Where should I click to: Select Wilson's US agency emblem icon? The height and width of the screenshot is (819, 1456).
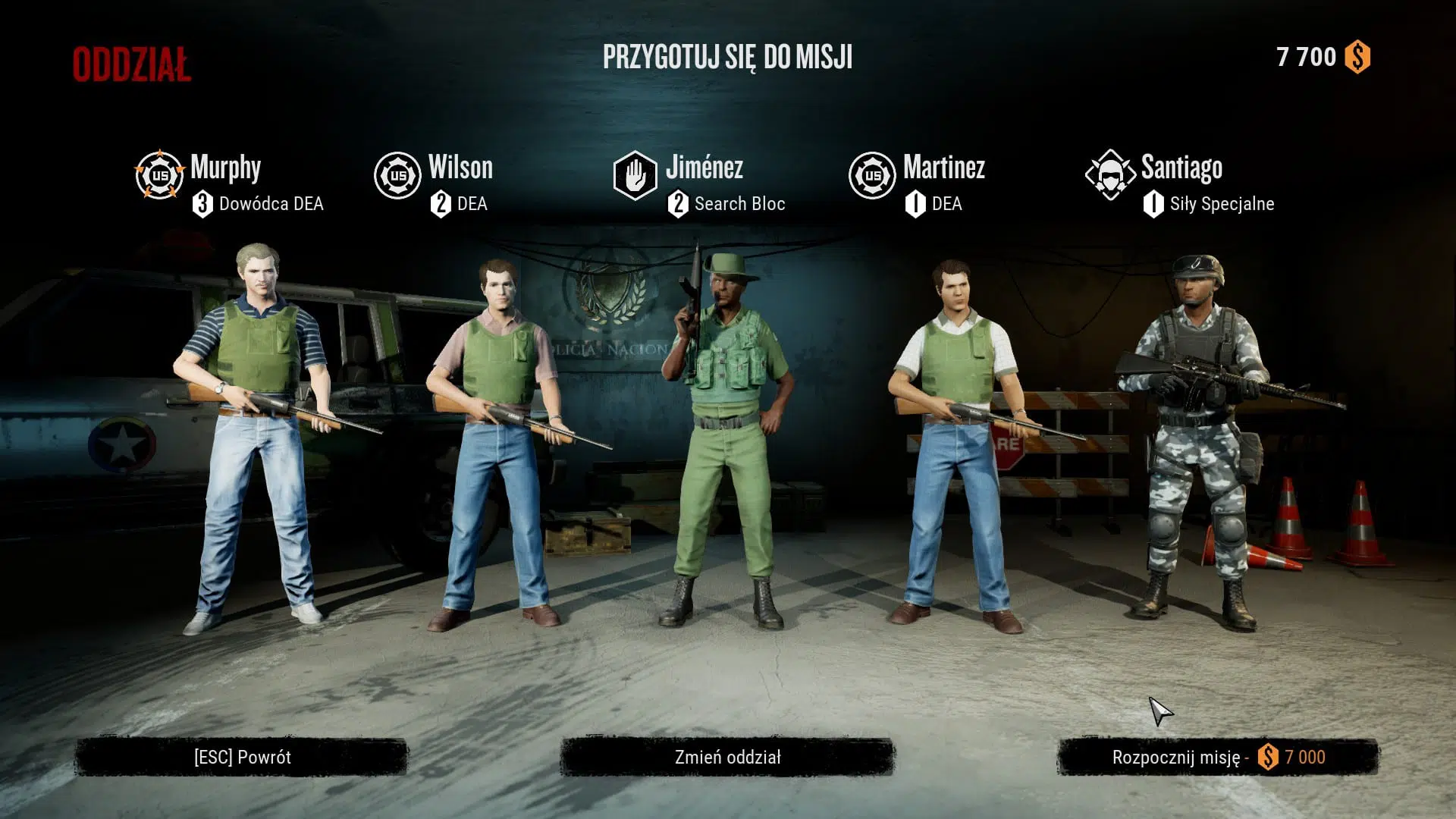[397, 174]
